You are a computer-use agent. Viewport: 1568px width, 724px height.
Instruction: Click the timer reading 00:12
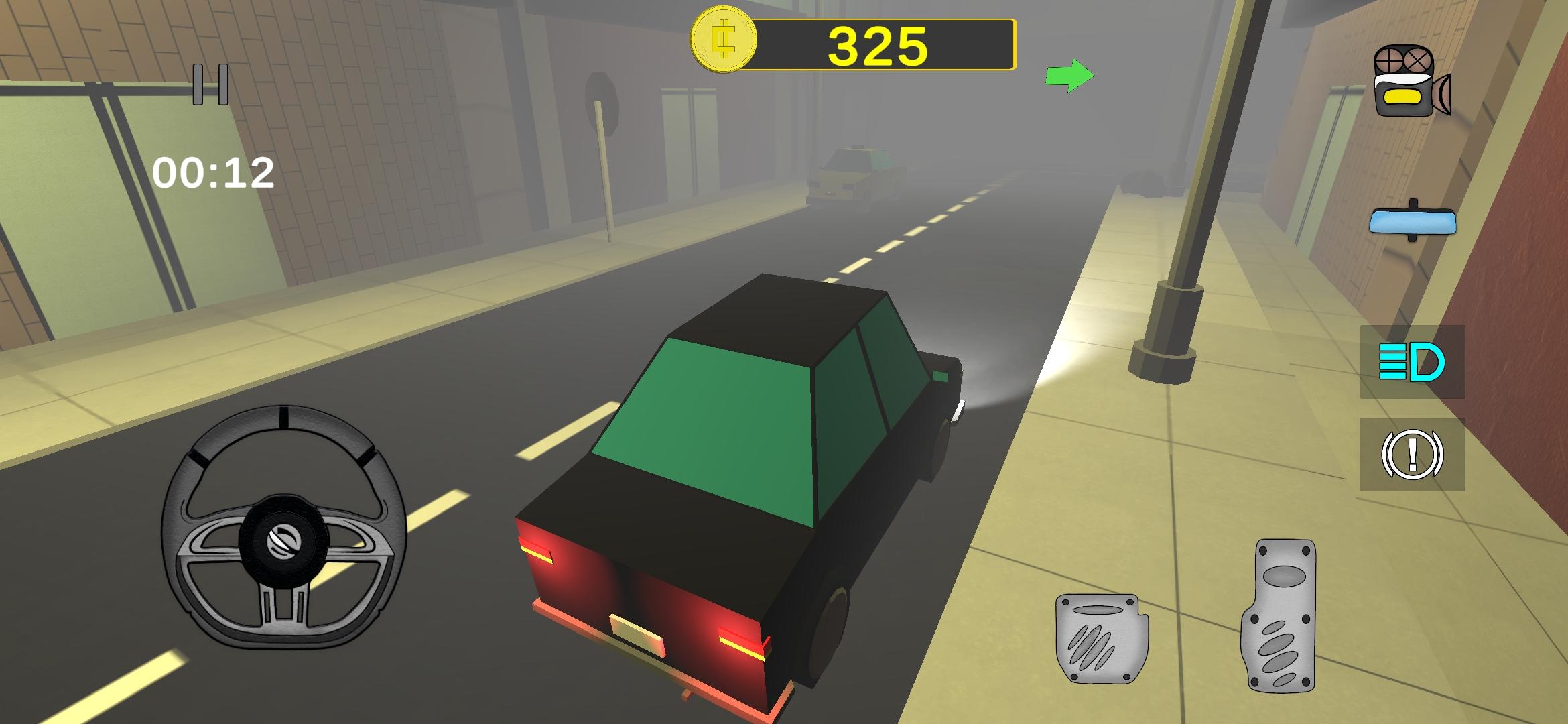(x=215, y=173)
